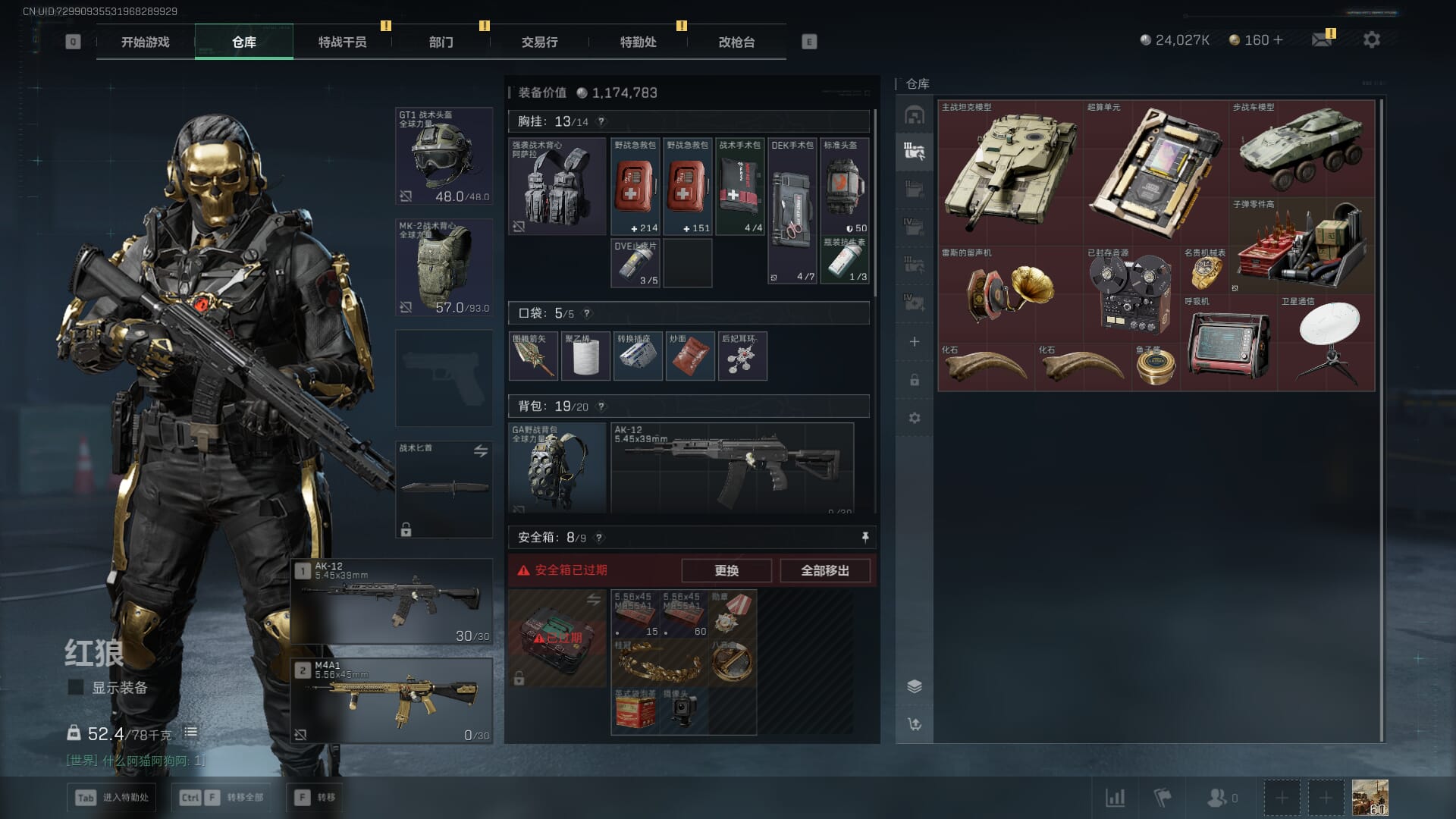Open the 开始游戏 tab
1456x819 pixels.
pos(145,42)
